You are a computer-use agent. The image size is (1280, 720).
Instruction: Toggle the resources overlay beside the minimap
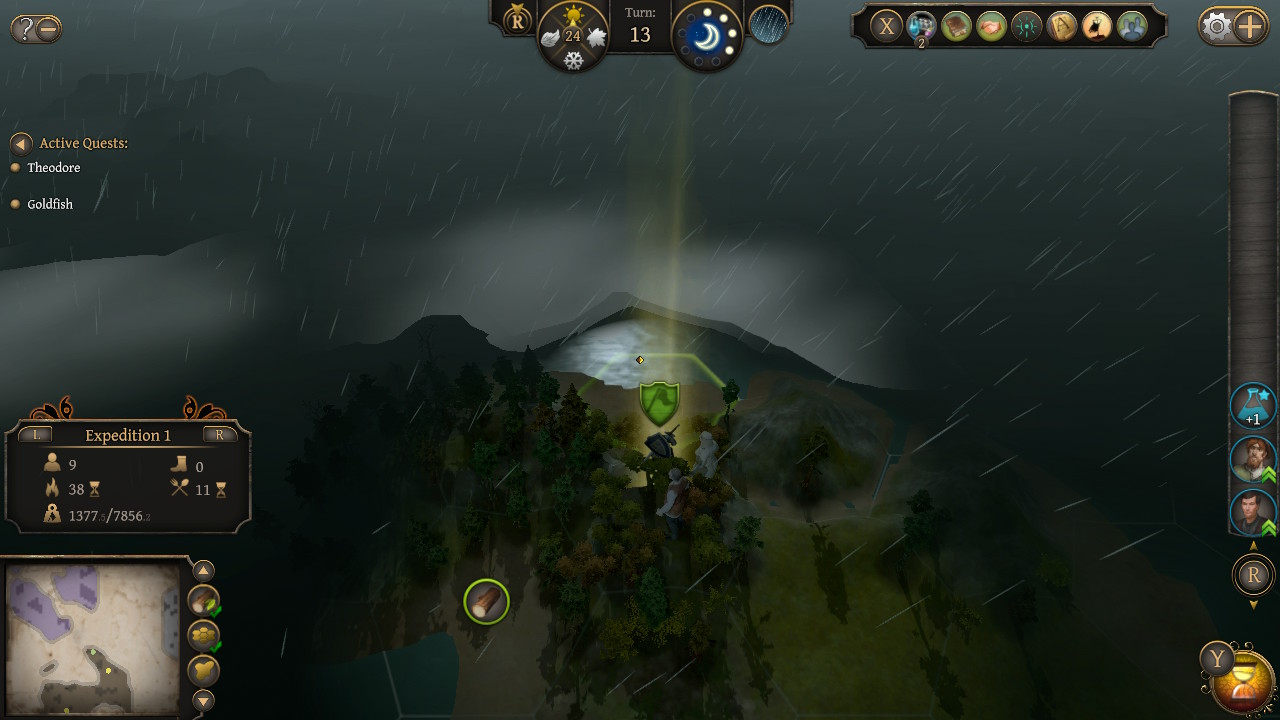coord(202,604)
